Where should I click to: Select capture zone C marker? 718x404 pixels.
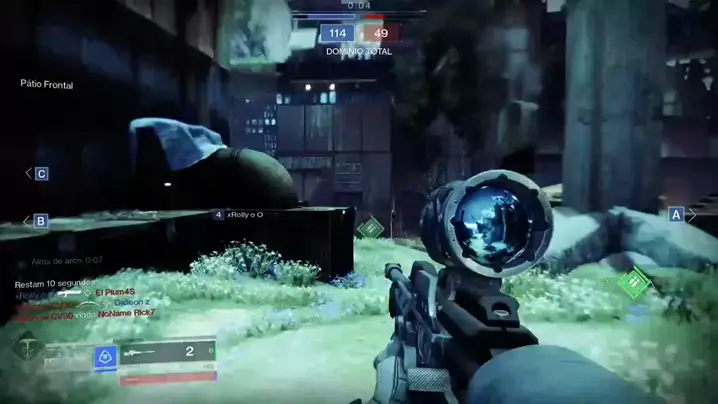coord(42,174)
